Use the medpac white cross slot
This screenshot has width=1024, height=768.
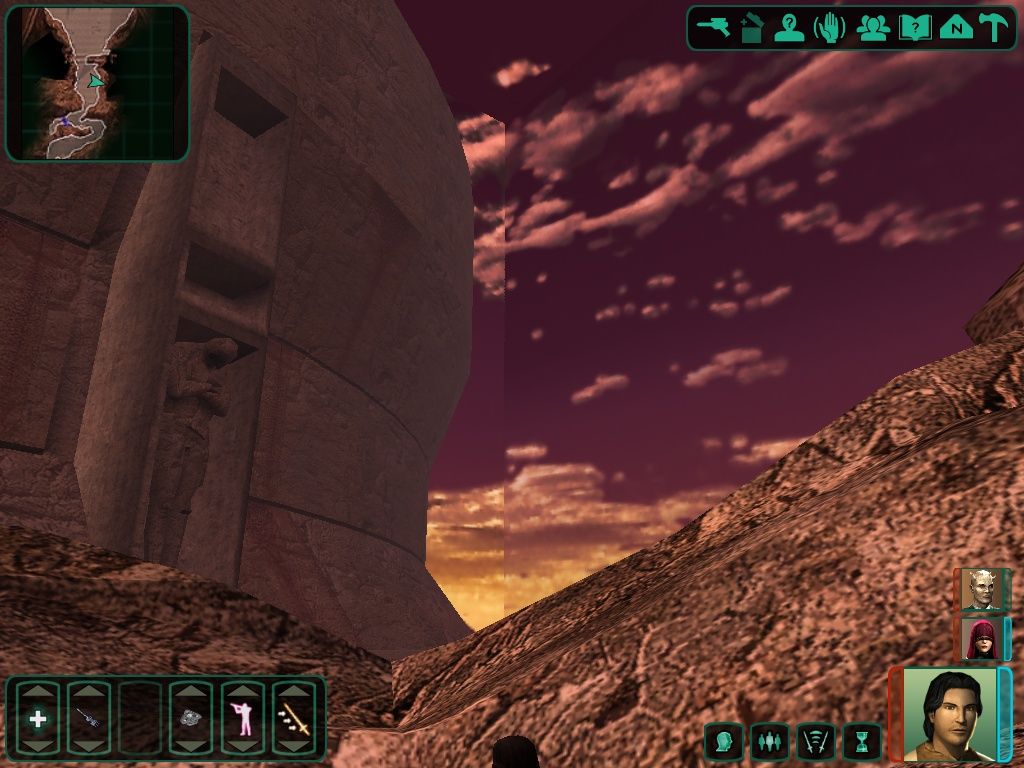[38, 718]
